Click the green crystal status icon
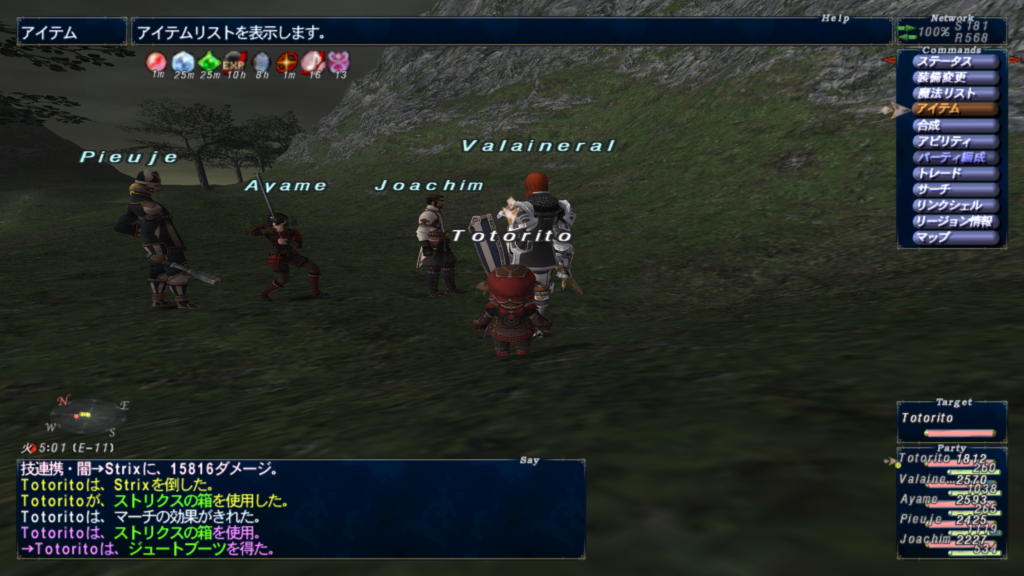The width and height of the screenshot is (1024, 576). [208, 63]
